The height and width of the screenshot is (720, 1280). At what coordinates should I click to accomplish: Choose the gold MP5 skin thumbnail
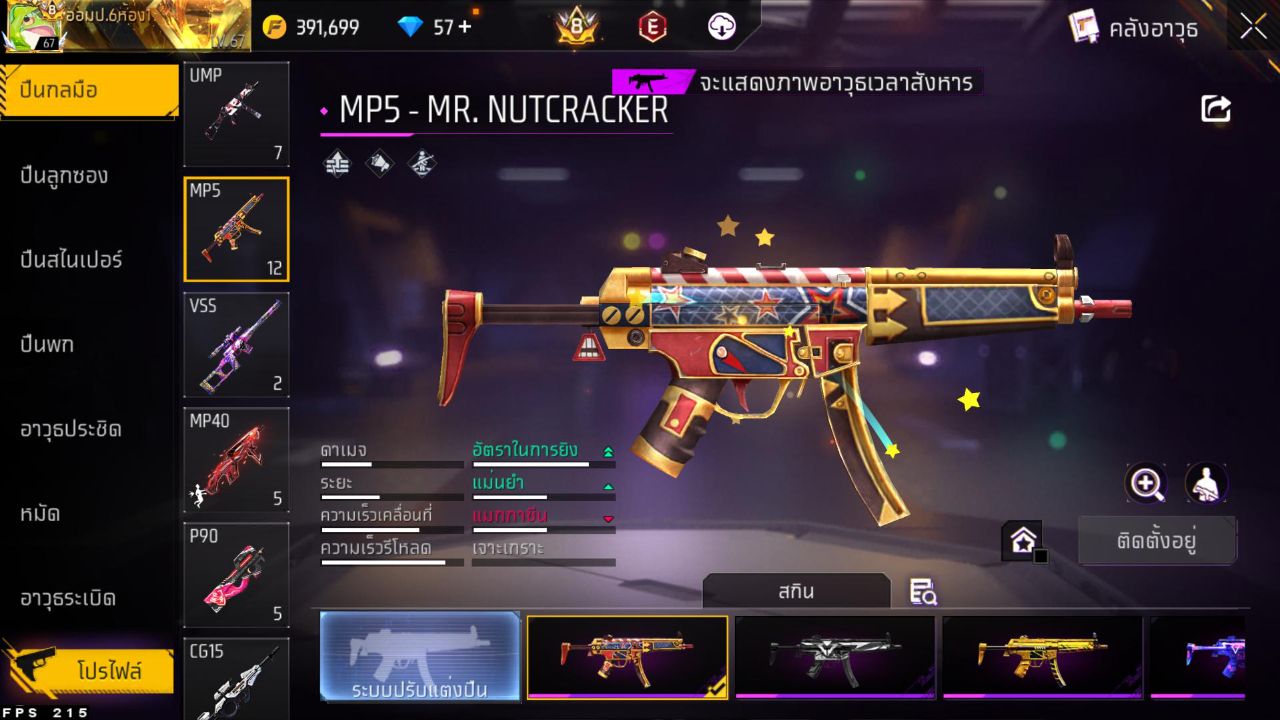[x=1042, y=657]
